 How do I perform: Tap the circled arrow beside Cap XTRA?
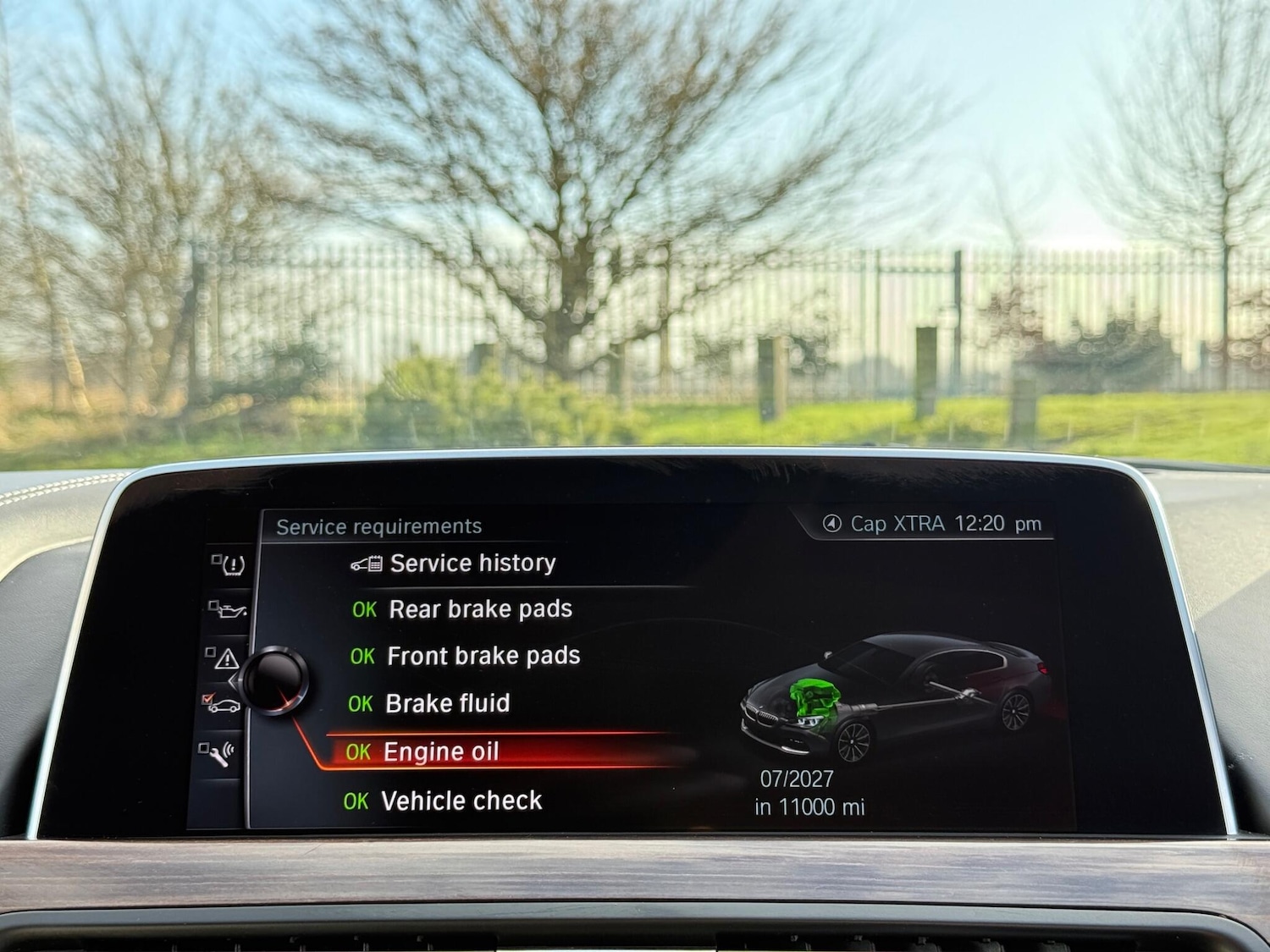[834, 523]
